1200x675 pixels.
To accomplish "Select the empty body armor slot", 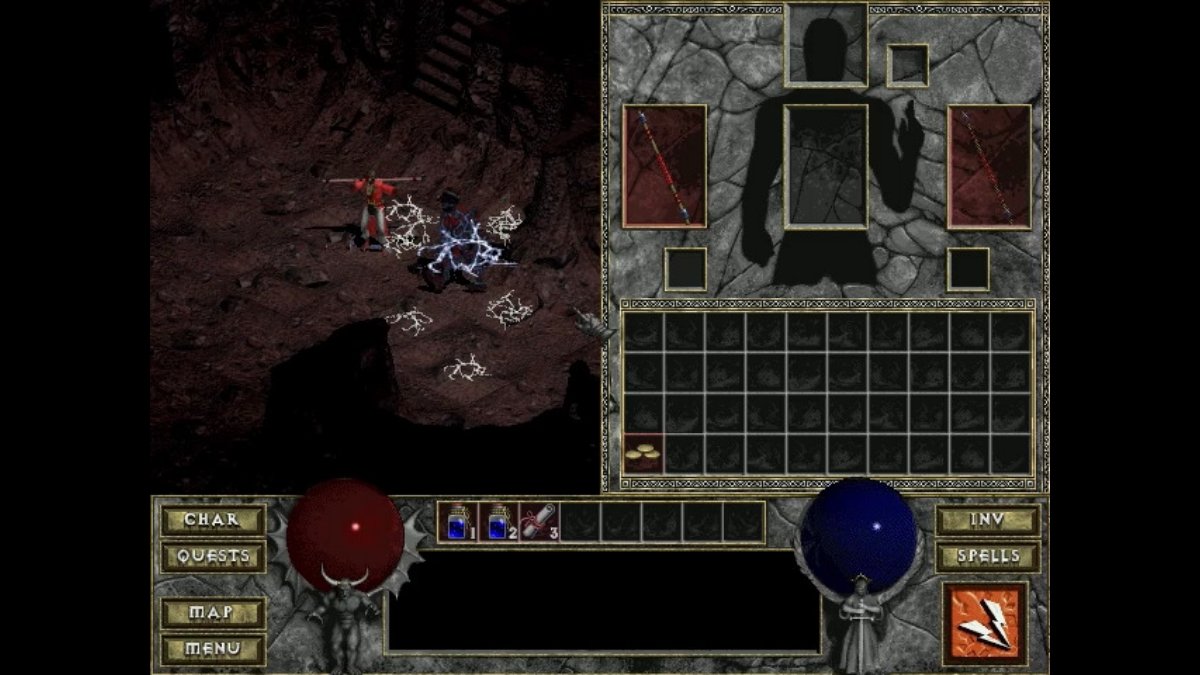I will point(826,166).
